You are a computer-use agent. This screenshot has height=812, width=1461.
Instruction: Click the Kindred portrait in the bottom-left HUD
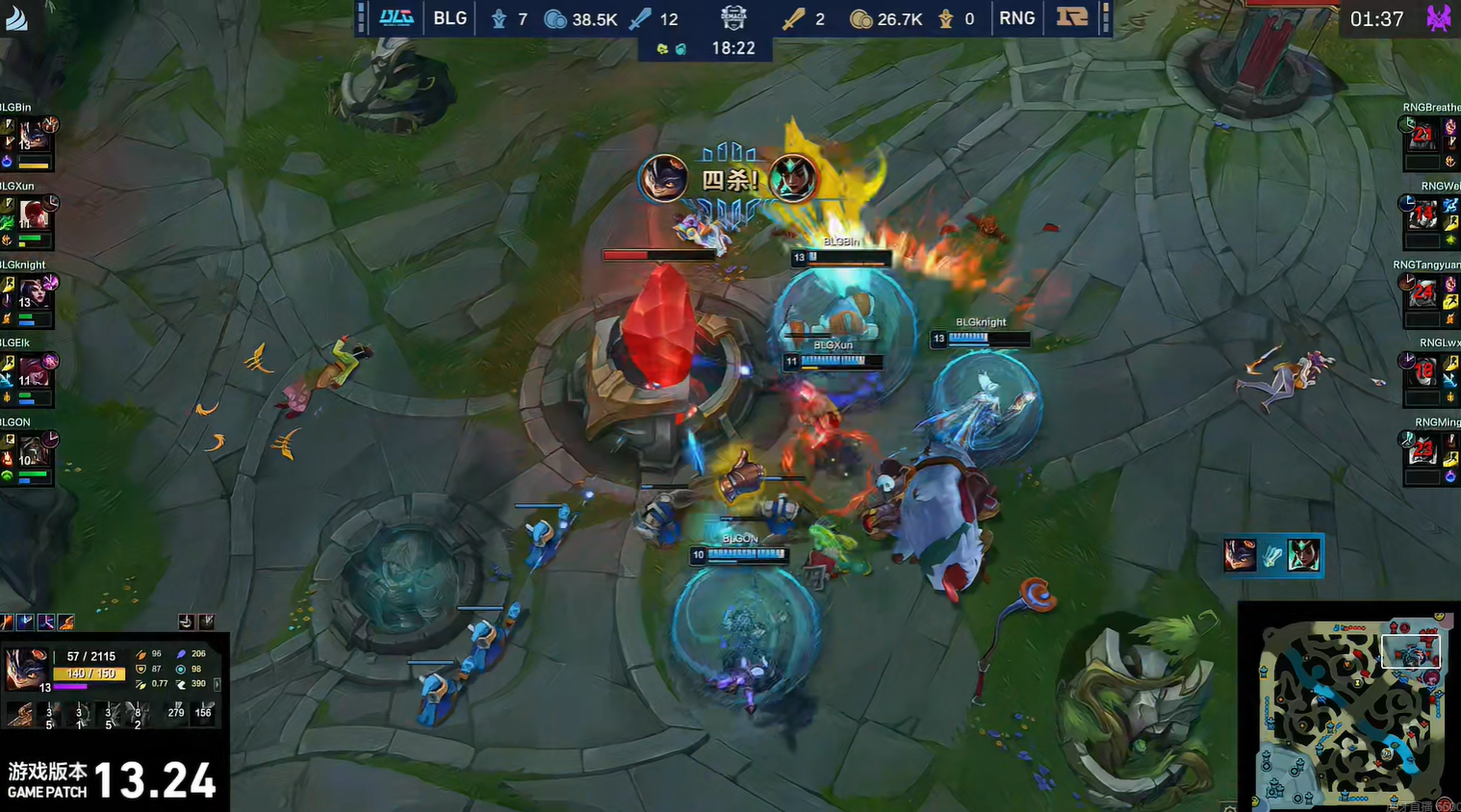coord(26,669)
